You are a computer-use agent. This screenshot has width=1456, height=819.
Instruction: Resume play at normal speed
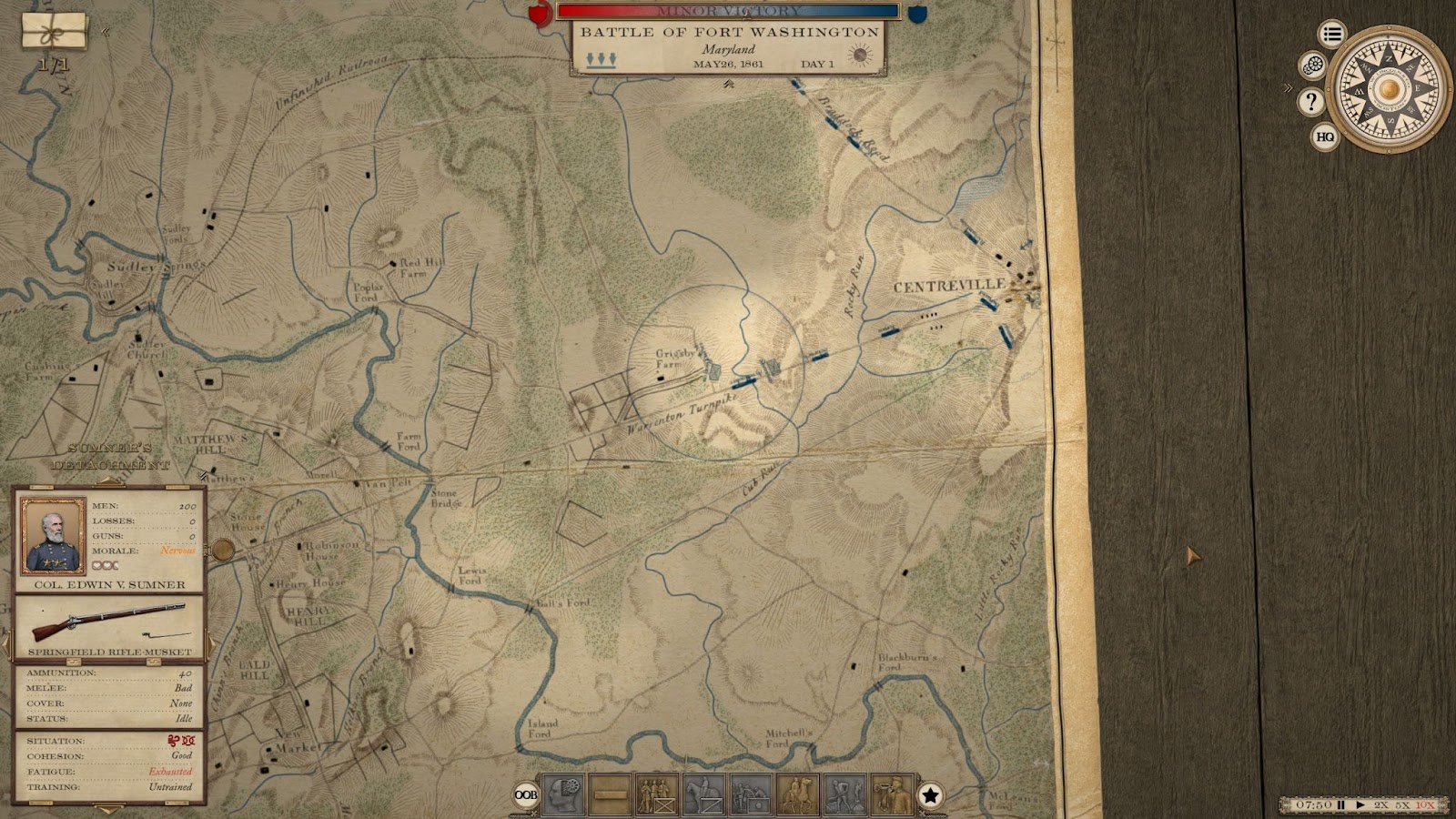(x=1360, y=805)
